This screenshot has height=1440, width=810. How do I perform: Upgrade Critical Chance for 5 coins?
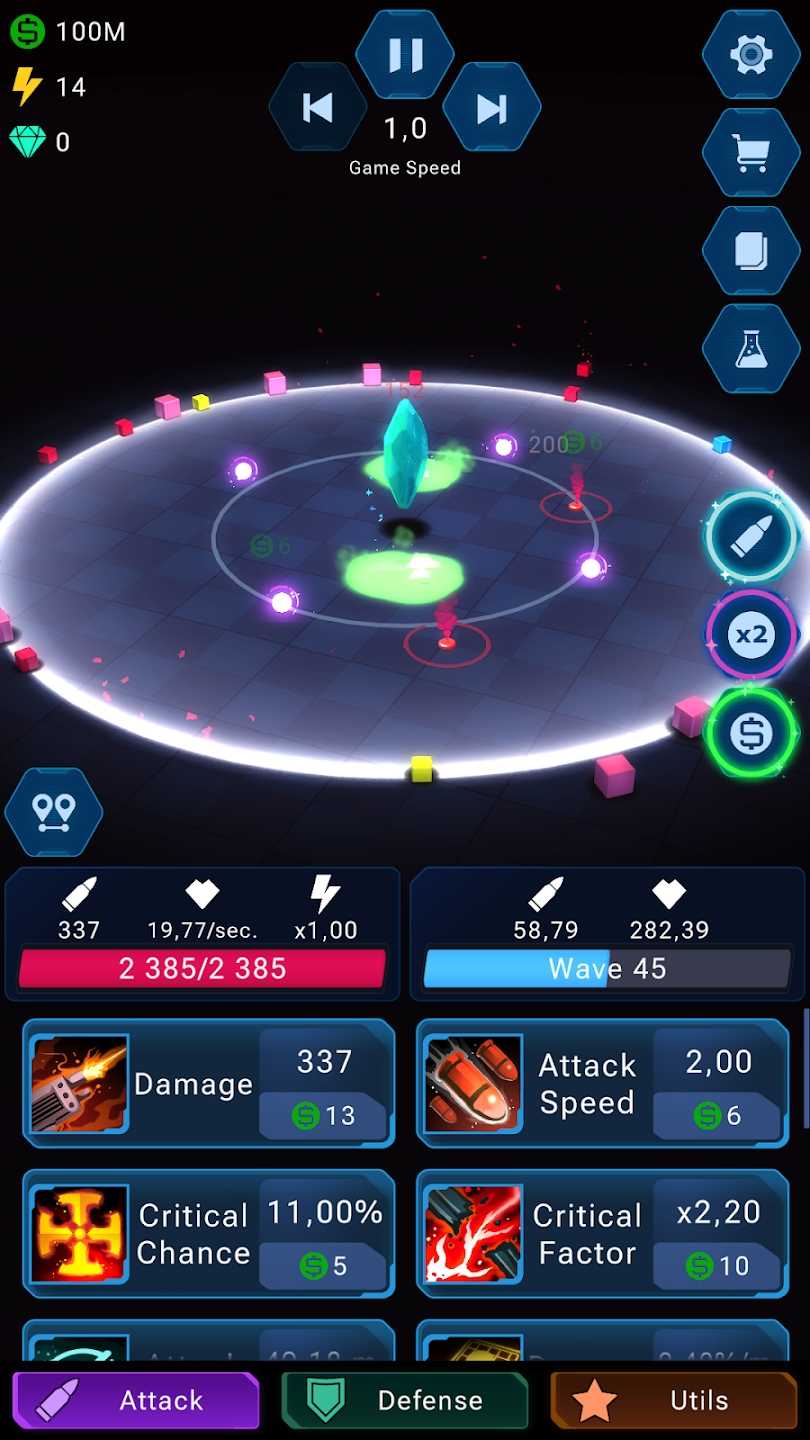click(323, 1266)
